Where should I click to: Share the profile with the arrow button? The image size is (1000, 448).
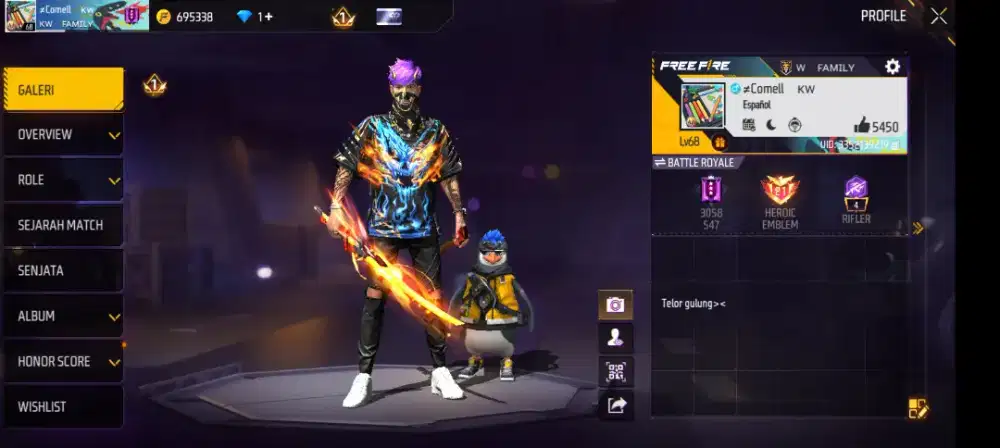(x=615, y=405)
